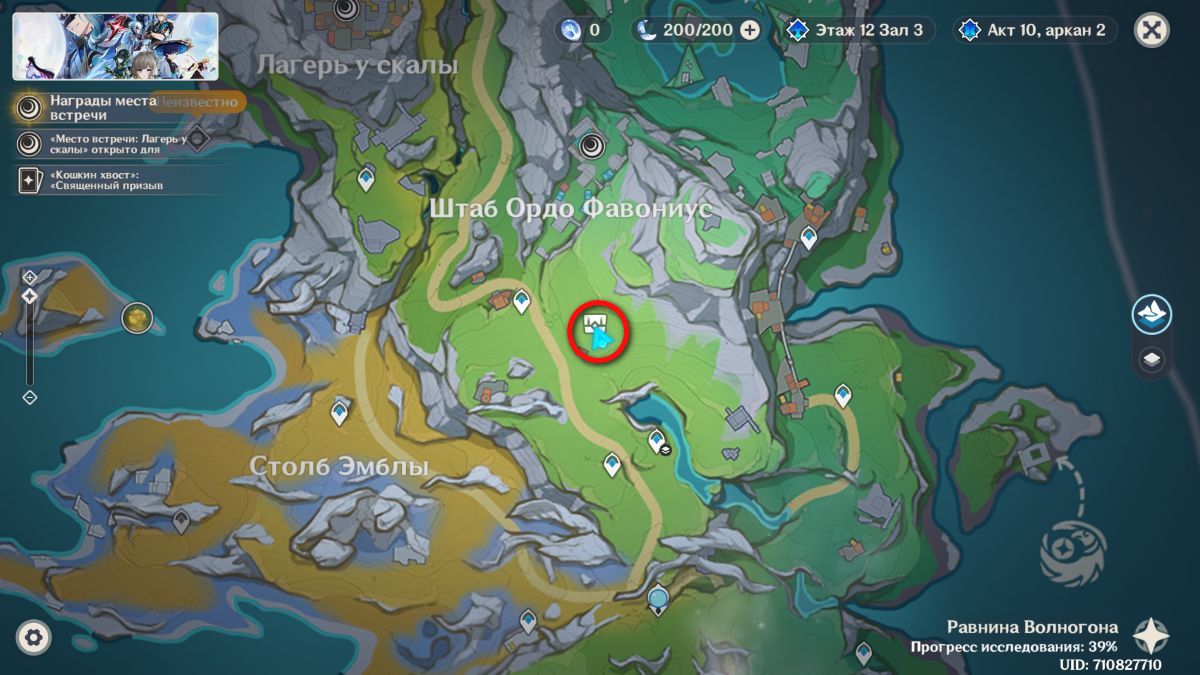
Task: Zoom in the map with the plus button
Action: 30,276
